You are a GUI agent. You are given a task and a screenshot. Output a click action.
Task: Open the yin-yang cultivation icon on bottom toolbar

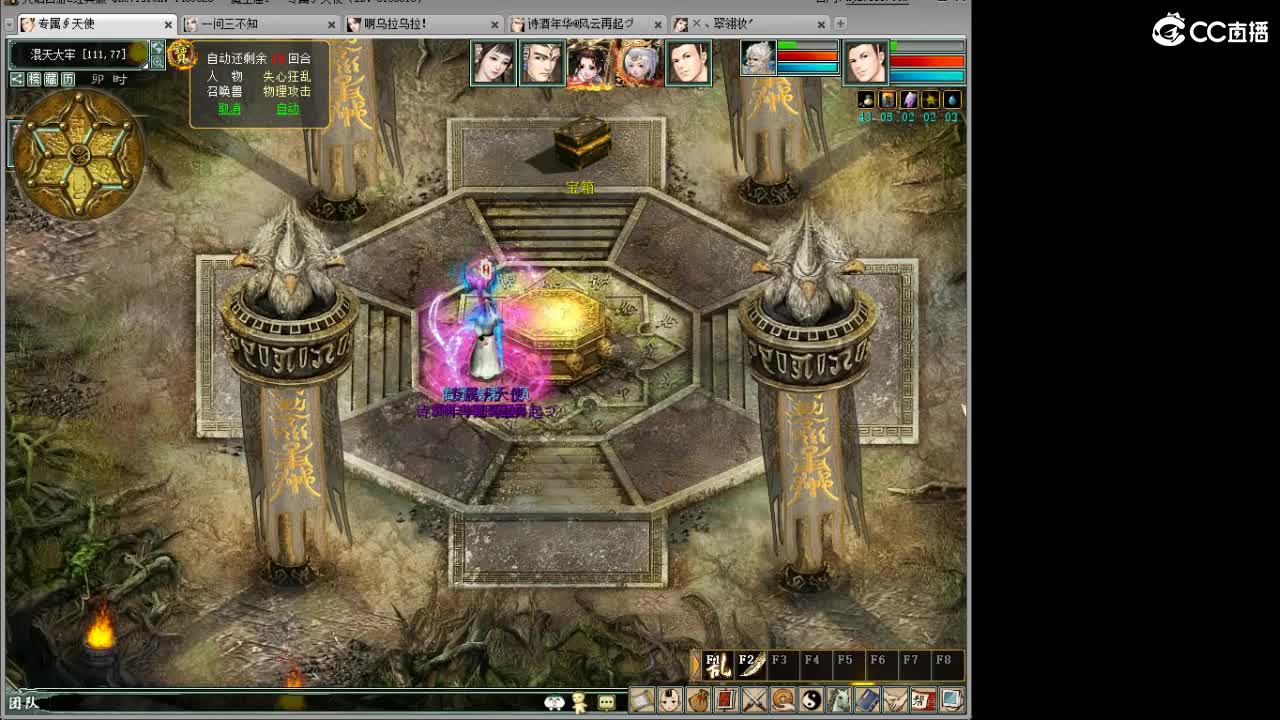click(812, 698)
